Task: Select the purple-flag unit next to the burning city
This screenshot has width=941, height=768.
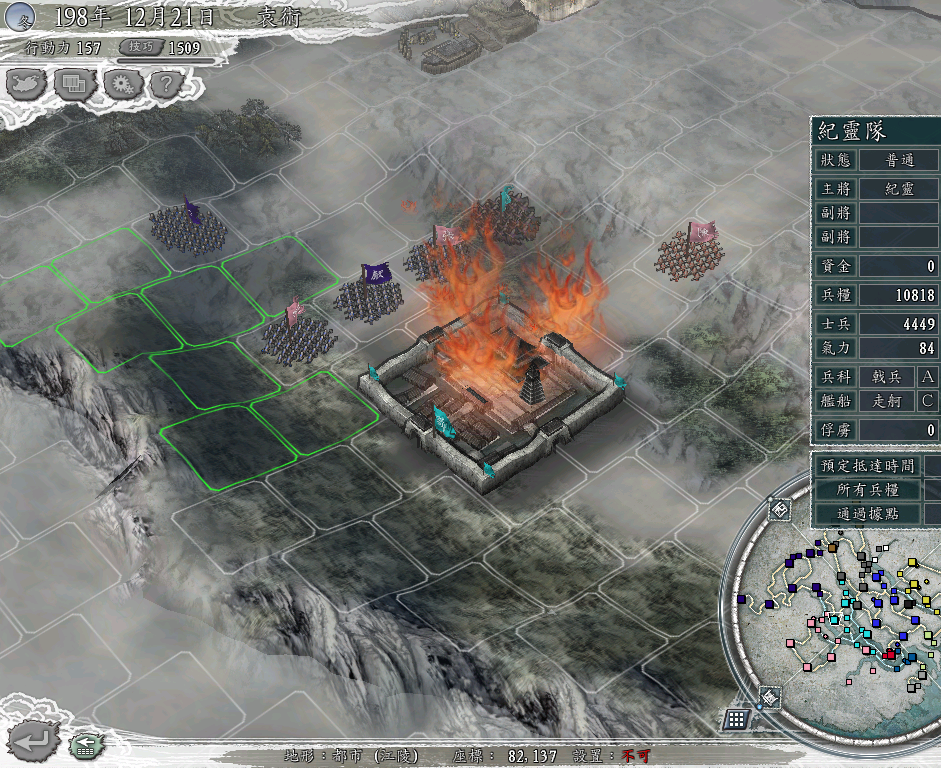Action: coord(370,293)
